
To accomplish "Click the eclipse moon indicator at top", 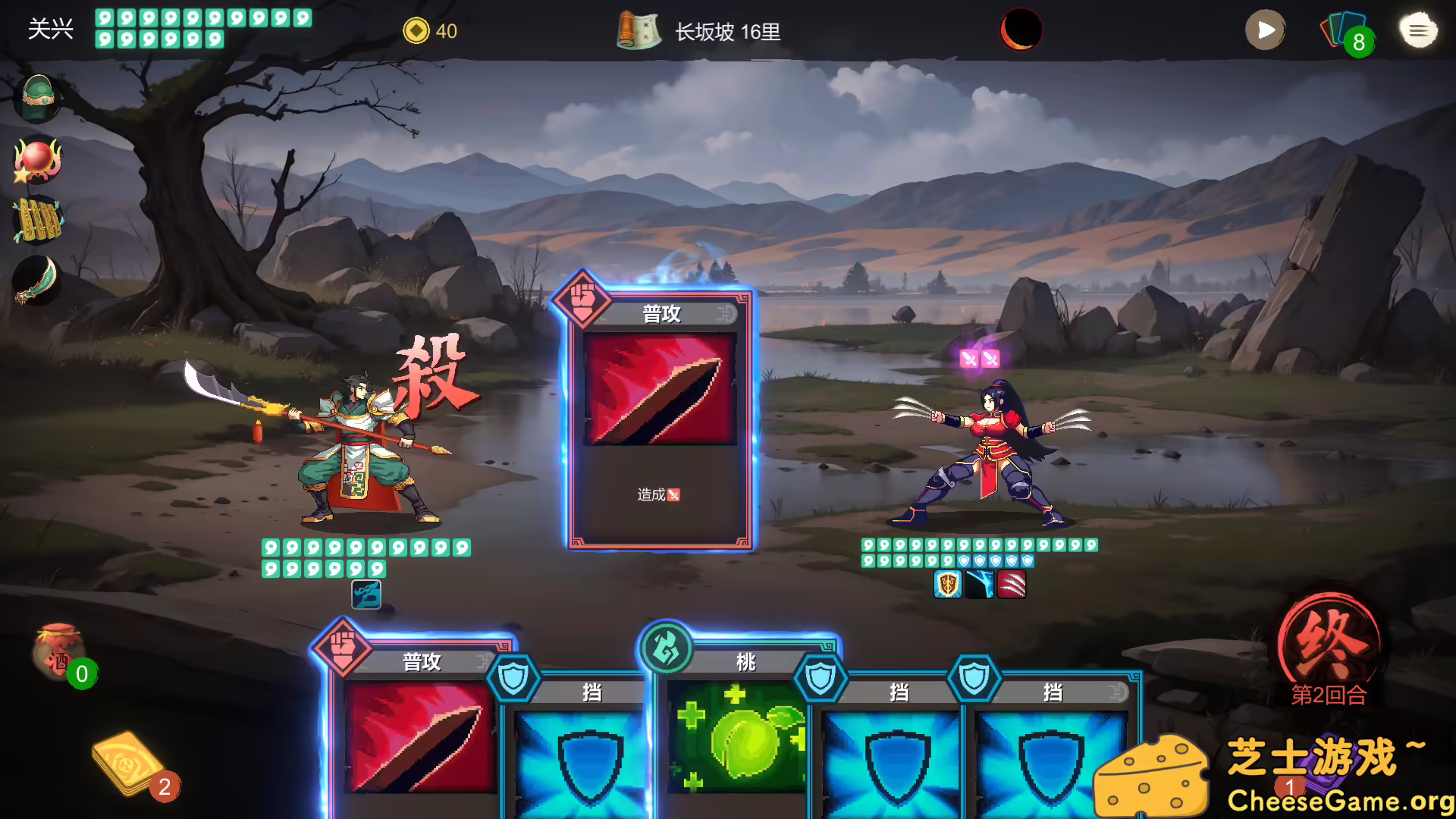I will point(1020,31).
